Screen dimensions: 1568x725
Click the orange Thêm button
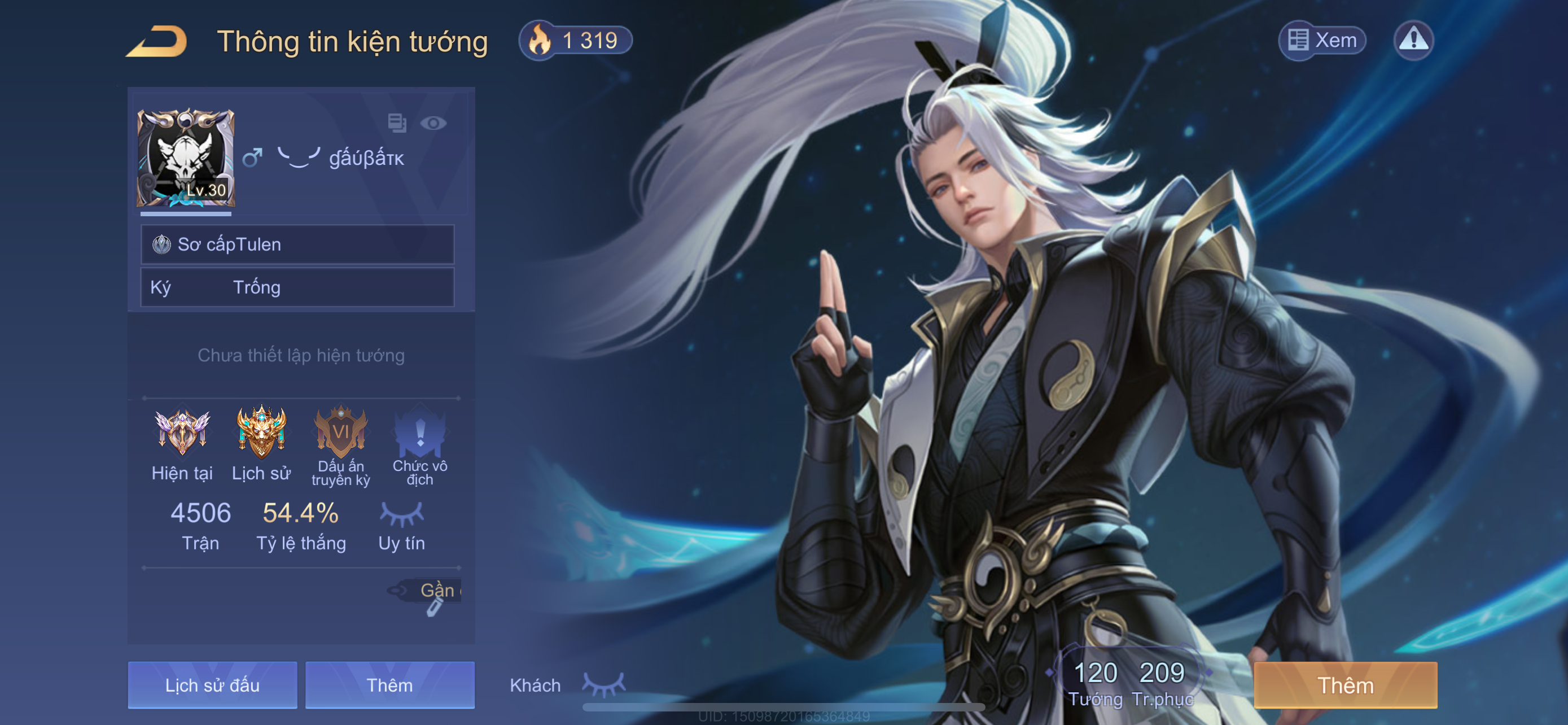pos(1345,685)
